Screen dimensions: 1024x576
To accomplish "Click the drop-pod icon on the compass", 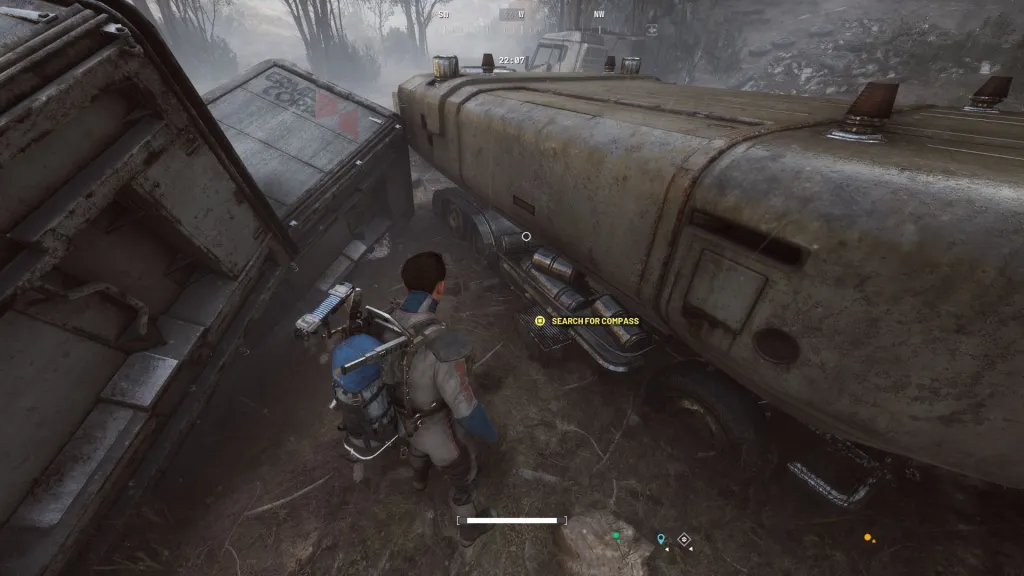I will (651, 29).
